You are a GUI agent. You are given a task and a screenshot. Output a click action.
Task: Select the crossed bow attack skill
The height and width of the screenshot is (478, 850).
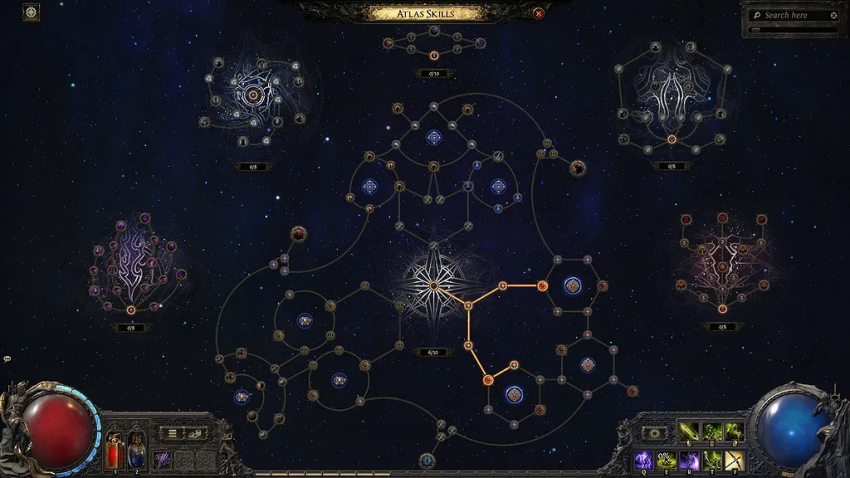click(x=733, y=460)
